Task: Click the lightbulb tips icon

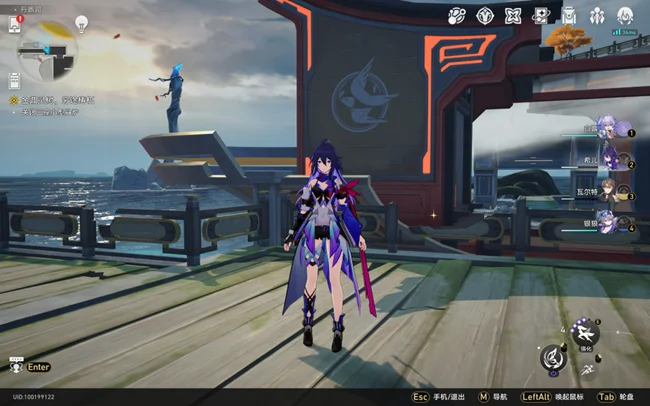Action: click(84, 25)
